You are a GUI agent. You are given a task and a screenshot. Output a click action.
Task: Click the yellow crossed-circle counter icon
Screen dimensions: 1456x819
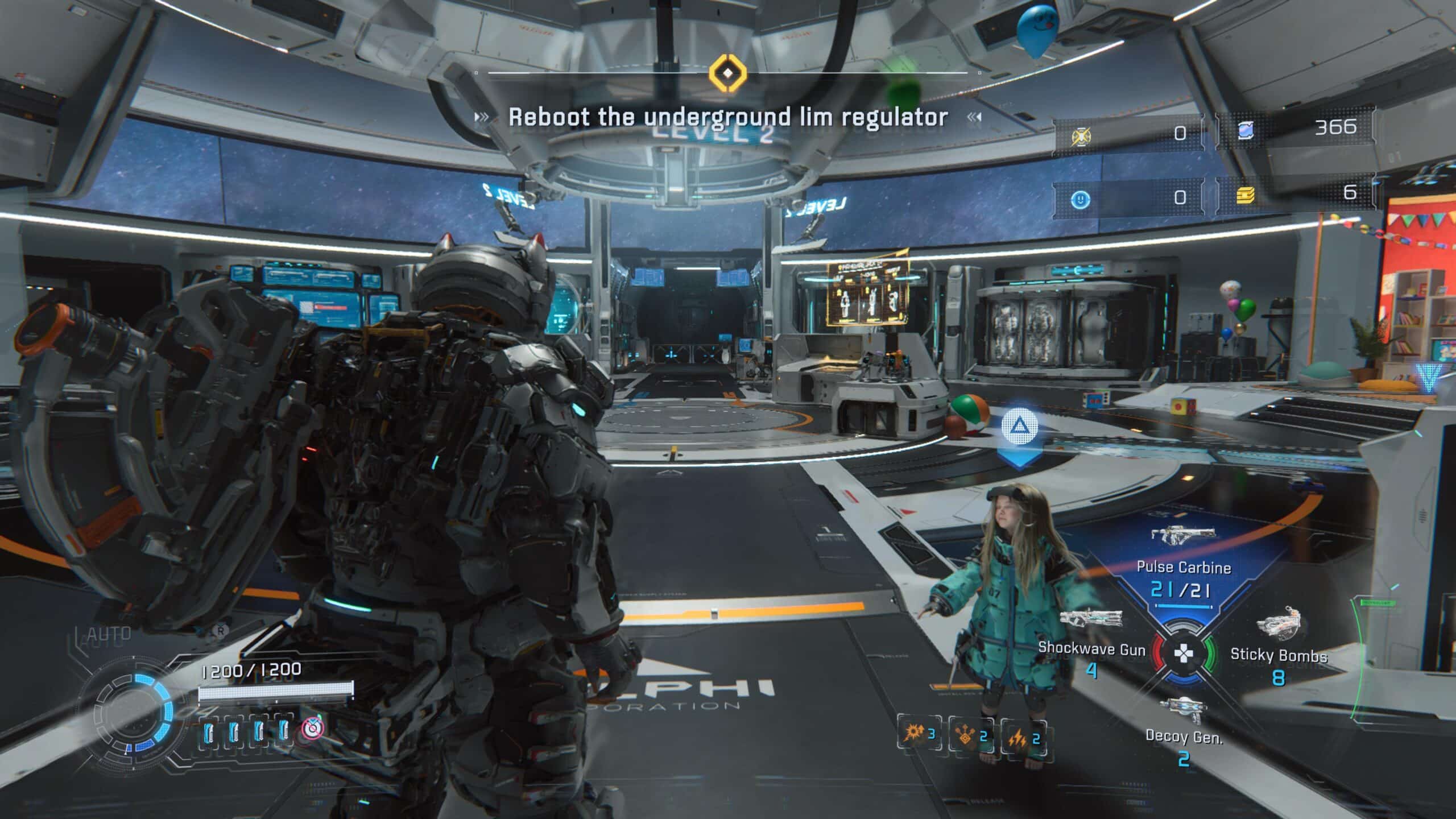(x=1080, y=136)
